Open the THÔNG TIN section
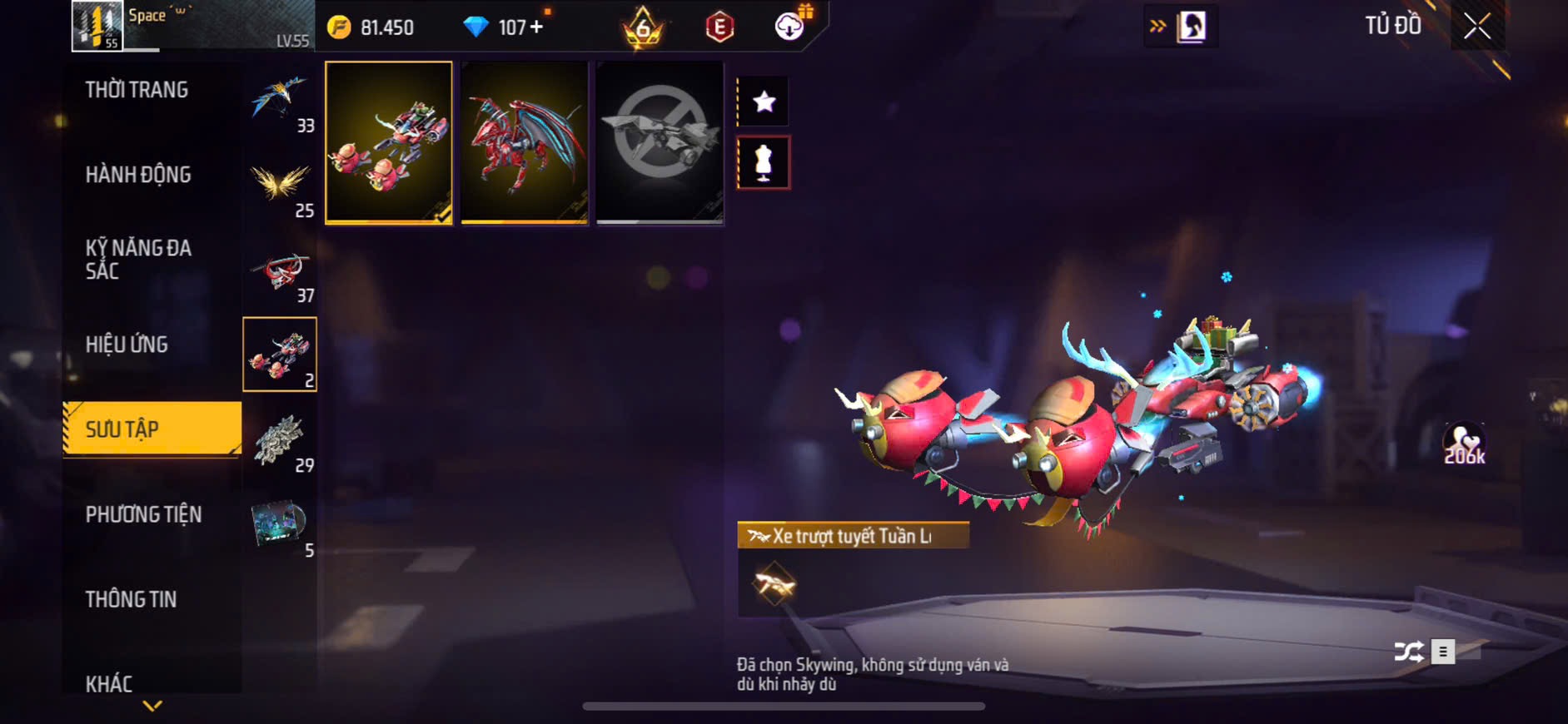Viewport: 1568px width, 724px height. click(x=131, y=599)
